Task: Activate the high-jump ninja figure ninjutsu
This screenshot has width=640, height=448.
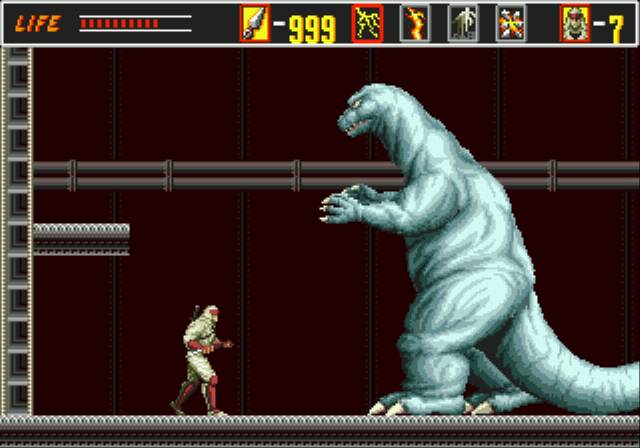Action: point(463,23)
